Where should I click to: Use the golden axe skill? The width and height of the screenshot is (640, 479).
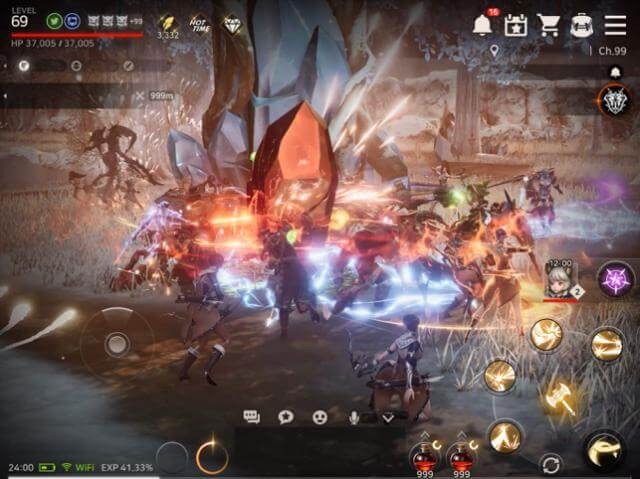click(x=559, y=397)
